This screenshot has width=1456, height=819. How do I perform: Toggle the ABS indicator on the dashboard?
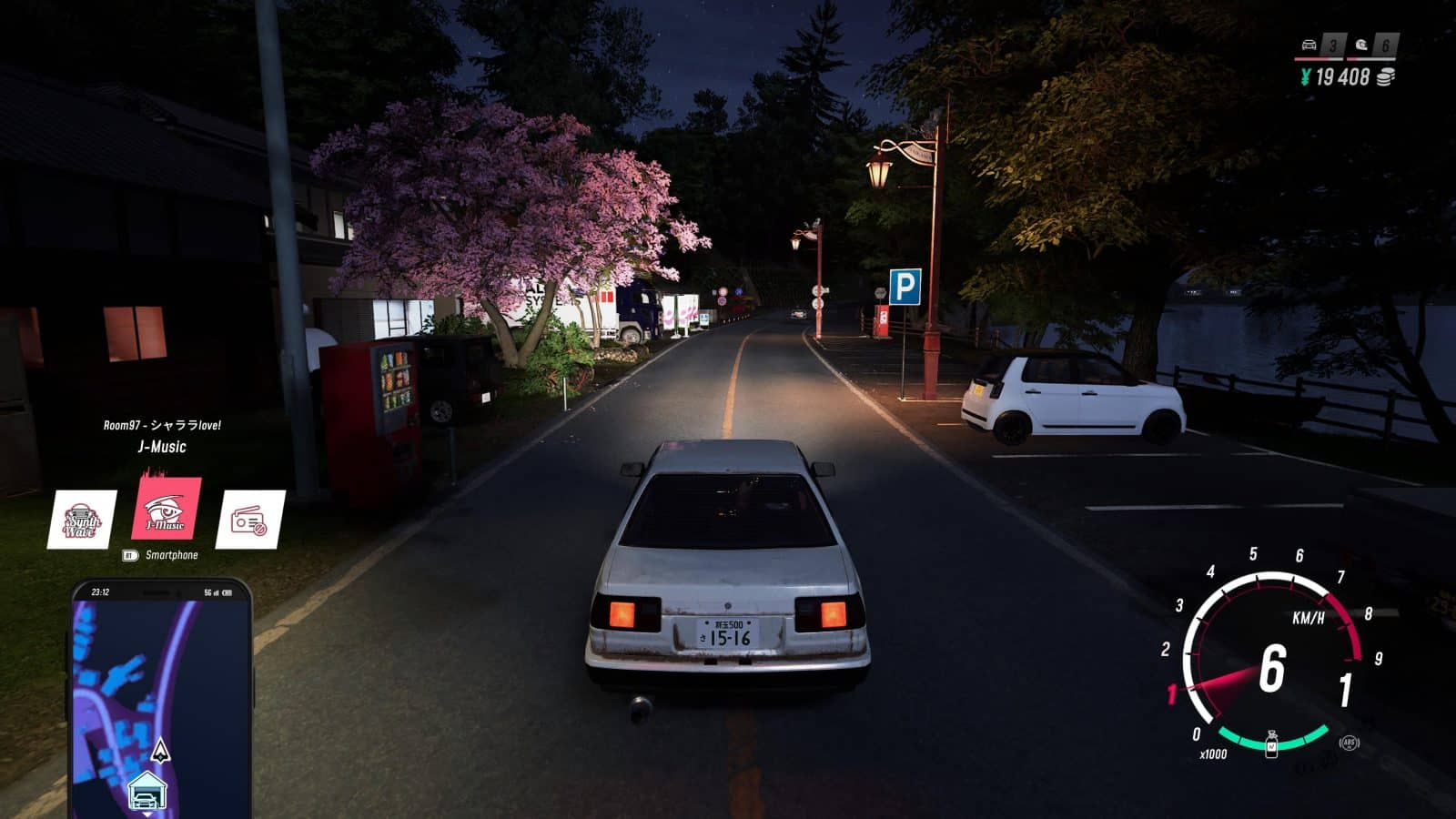[1350, 744]
